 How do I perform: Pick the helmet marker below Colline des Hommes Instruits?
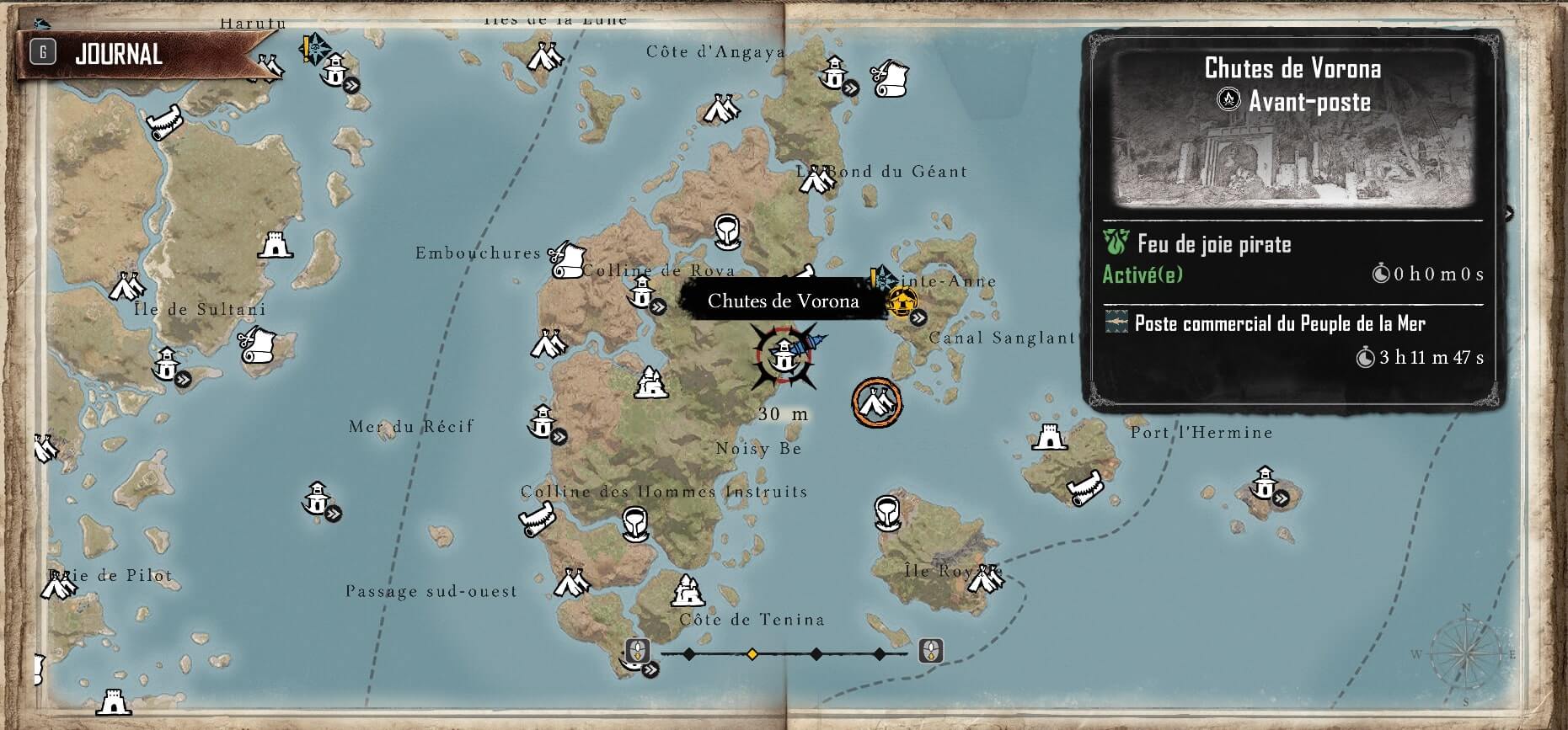636,523
